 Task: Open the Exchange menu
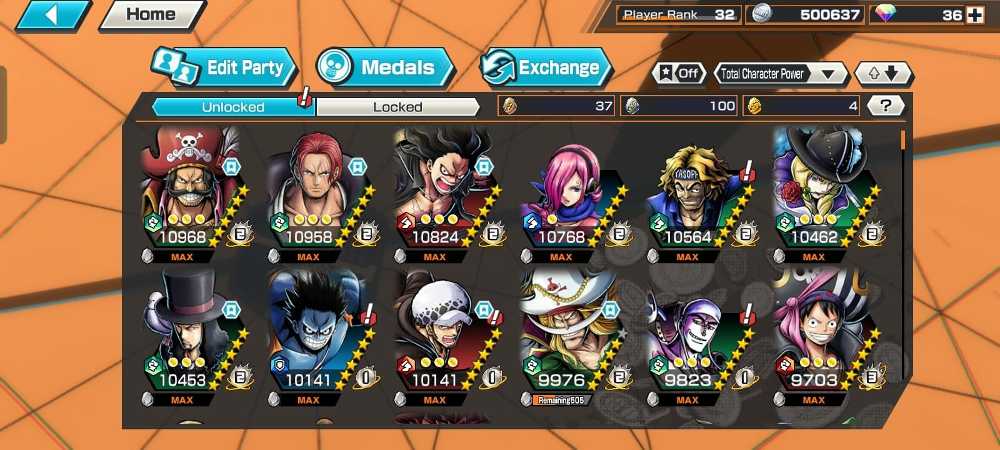tap(547, 68)
